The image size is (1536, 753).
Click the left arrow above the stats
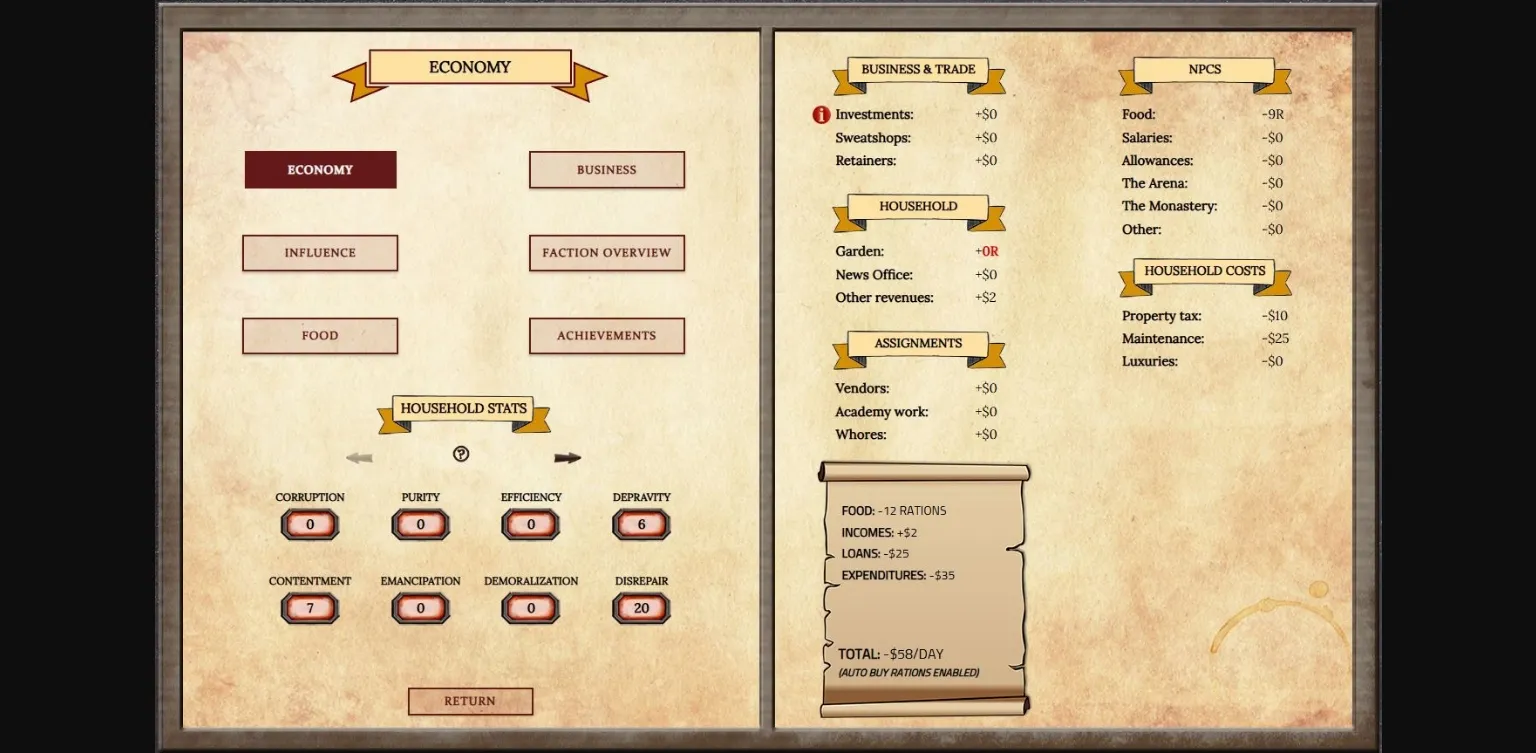point(360,457)
